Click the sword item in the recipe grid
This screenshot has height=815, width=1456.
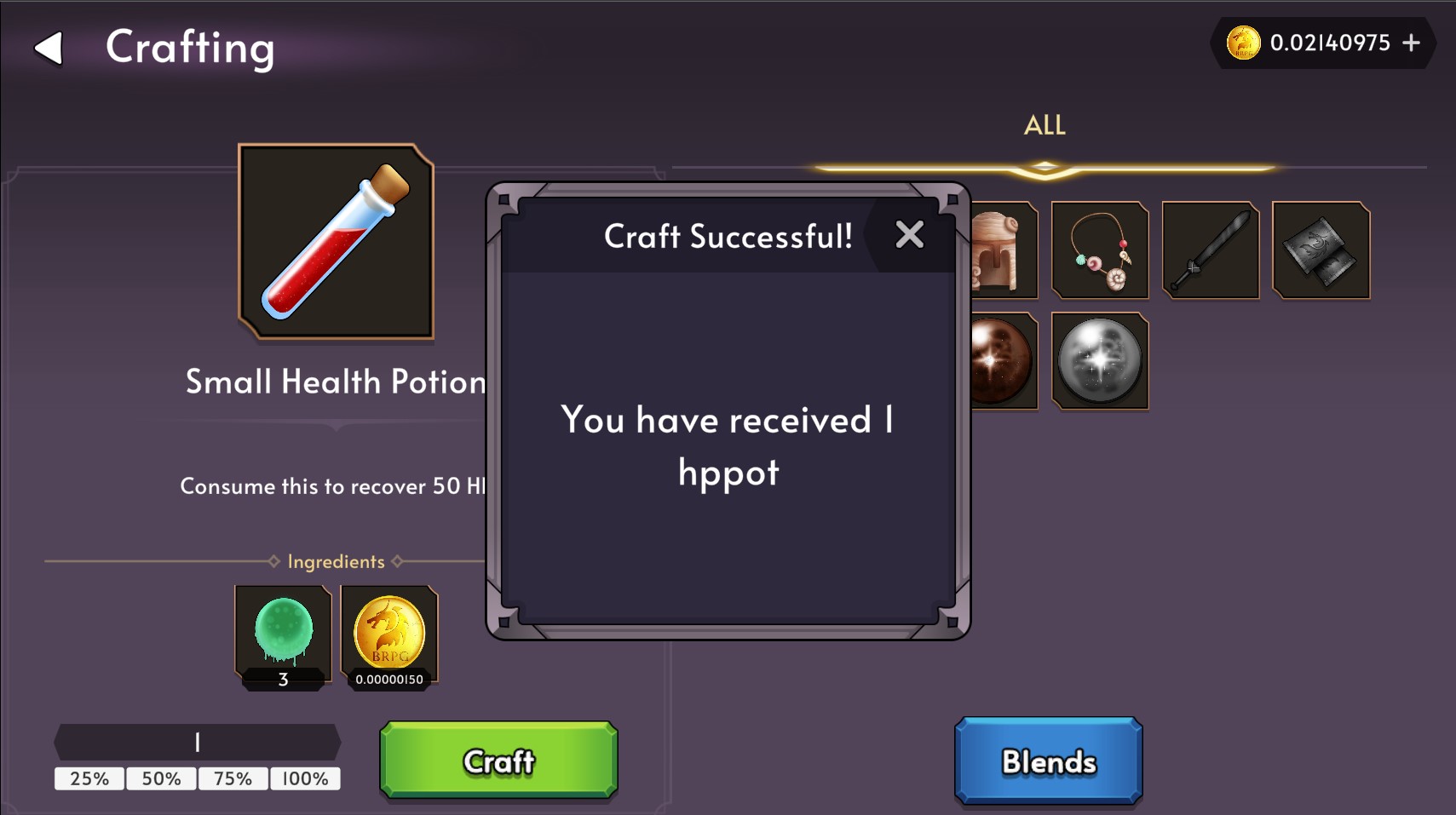(1209, 250)
